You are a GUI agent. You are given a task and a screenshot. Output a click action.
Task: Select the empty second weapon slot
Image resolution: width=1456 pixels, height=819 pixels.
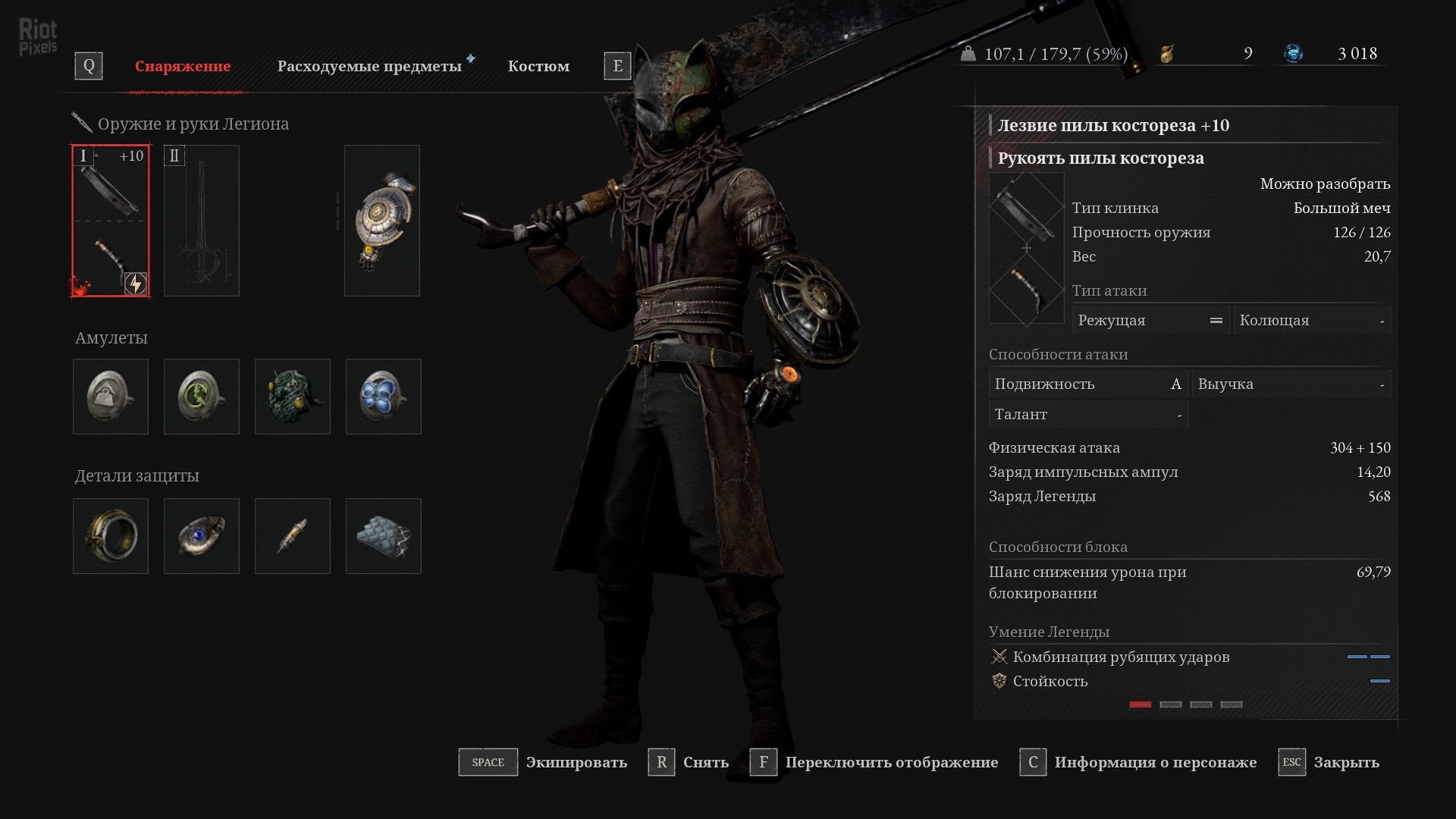coord(202,221)
